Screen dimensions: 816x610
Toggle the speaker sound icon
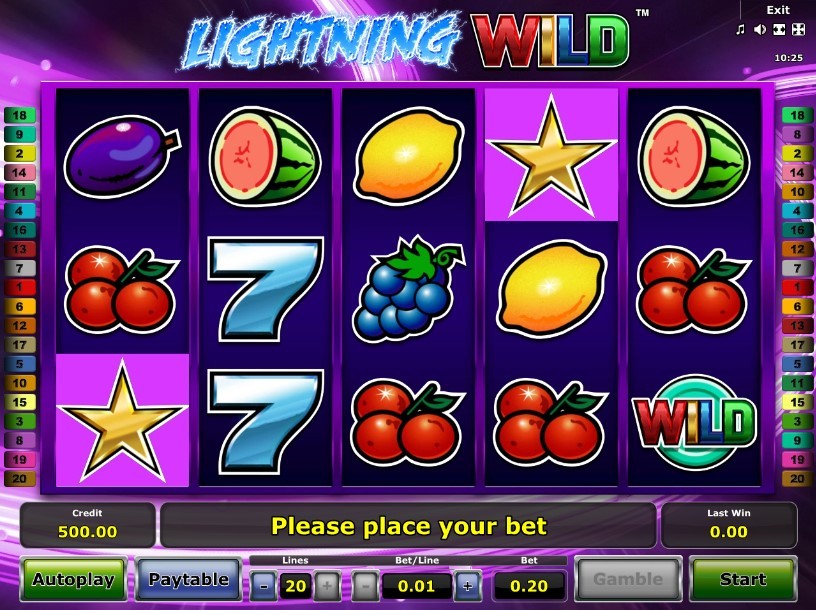point(759,30)
